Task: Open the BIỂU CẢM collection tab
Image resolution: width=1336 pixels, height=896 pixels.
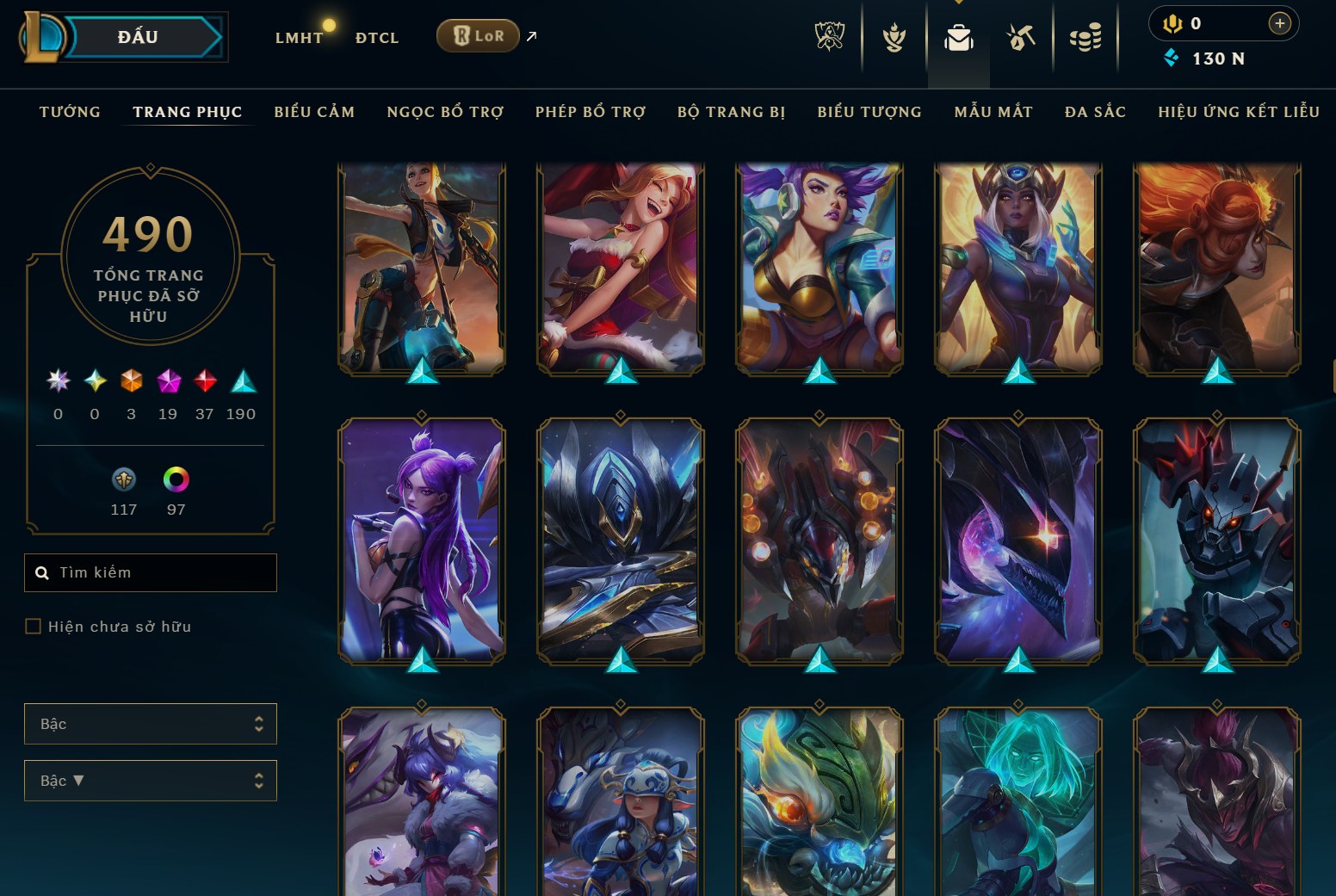Action: [314, 112]
